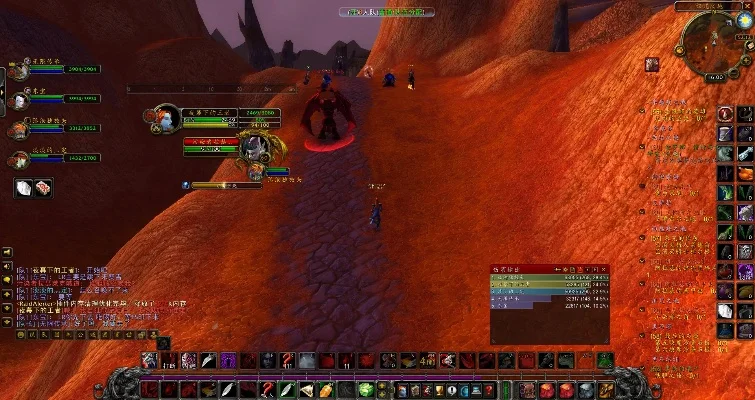This screenshot has height=400, width=755.
Task: Use the orange carrot item on the bottom bar
Action: tap(328, 389)
